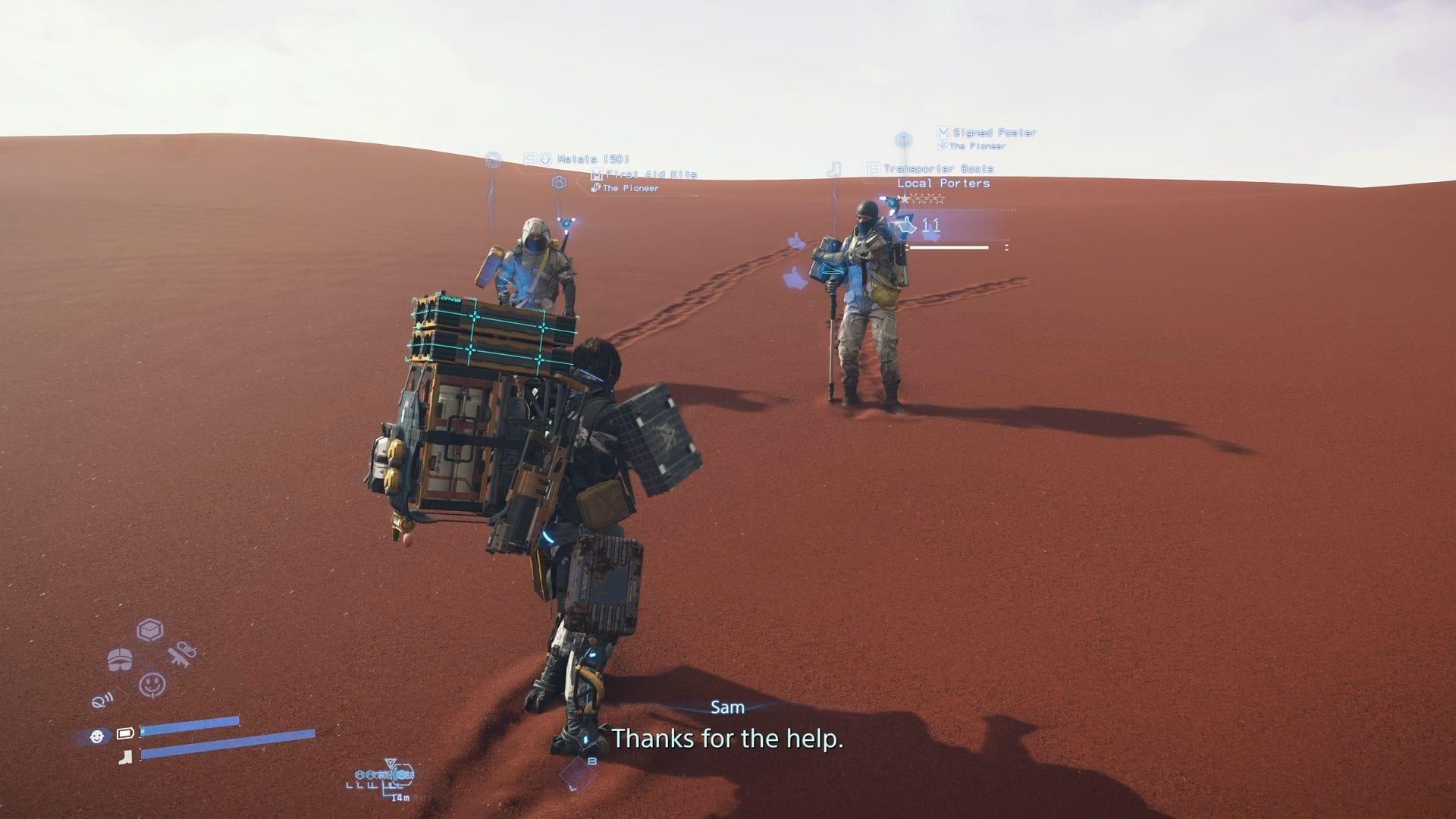The width and height of the screenshot is (1456, 819).
Task: Select the cargo cube icon in the radial menu
Action: pyautogui.click(x=149, y=630)
